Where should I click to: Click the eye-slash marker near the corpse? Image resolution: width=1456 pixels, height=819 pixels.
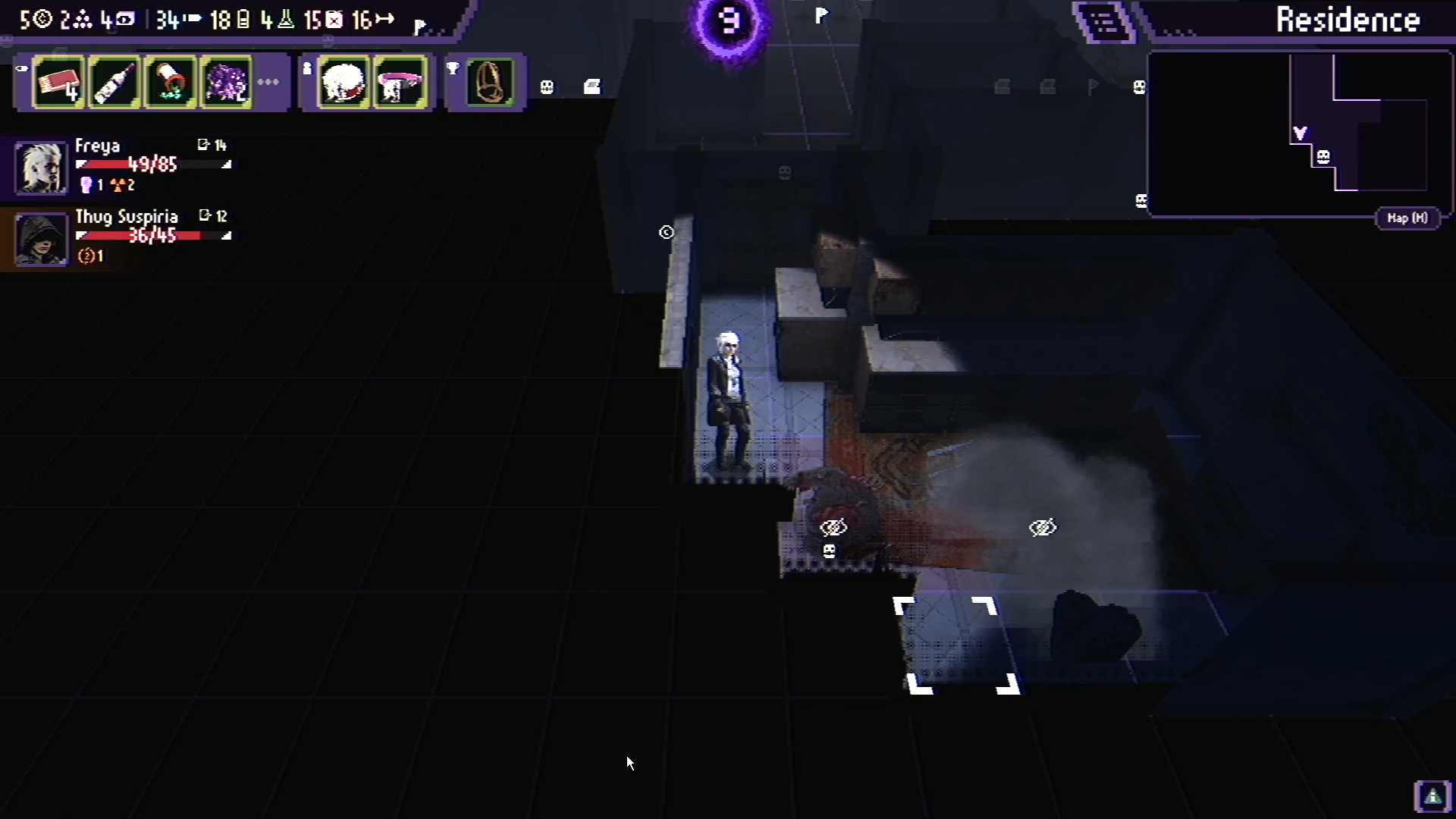pyautogui.click(x=833, y=527)
